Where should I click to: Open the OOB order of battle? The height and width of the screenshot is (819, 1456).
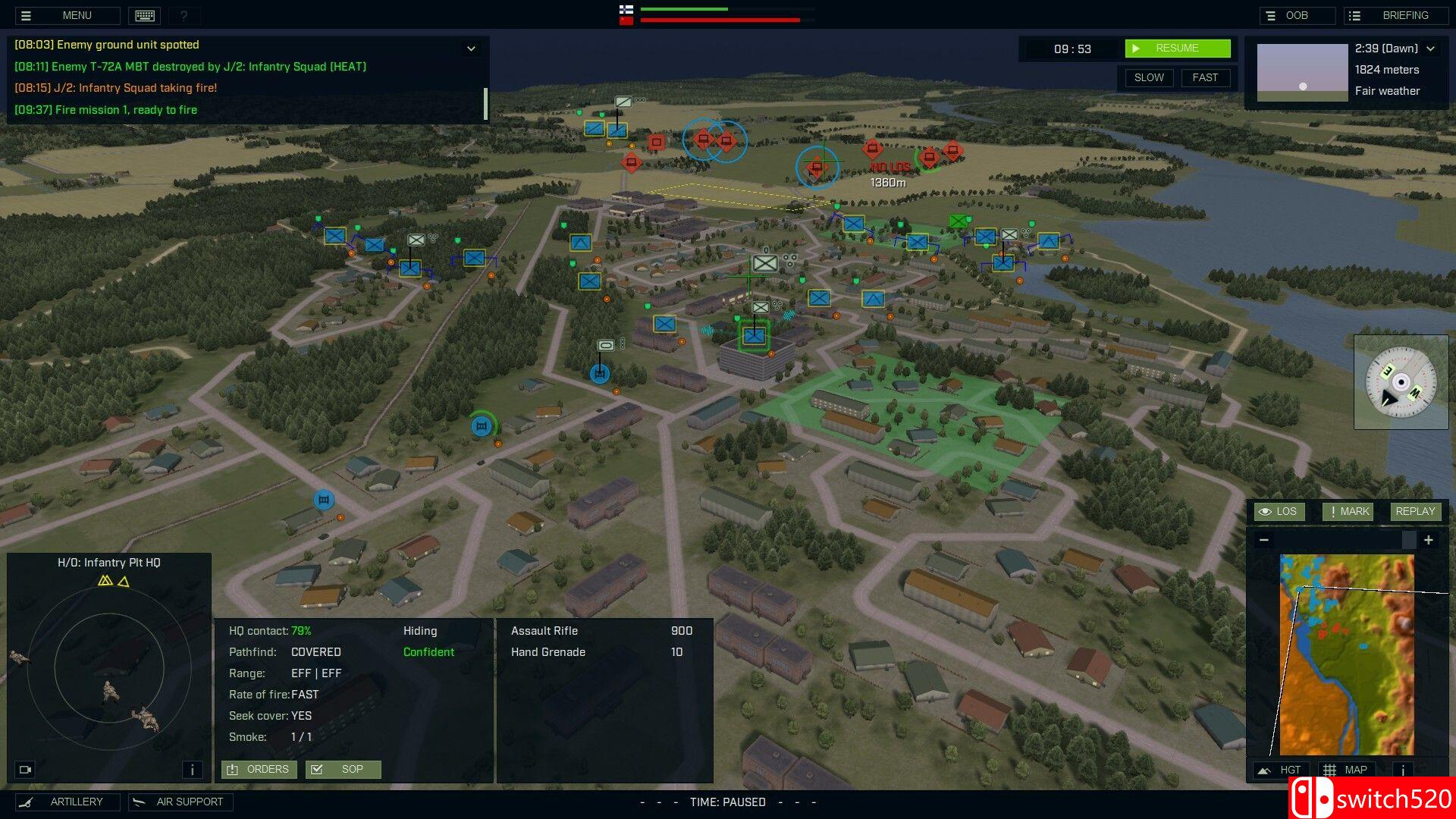(x=1297, y=15)
